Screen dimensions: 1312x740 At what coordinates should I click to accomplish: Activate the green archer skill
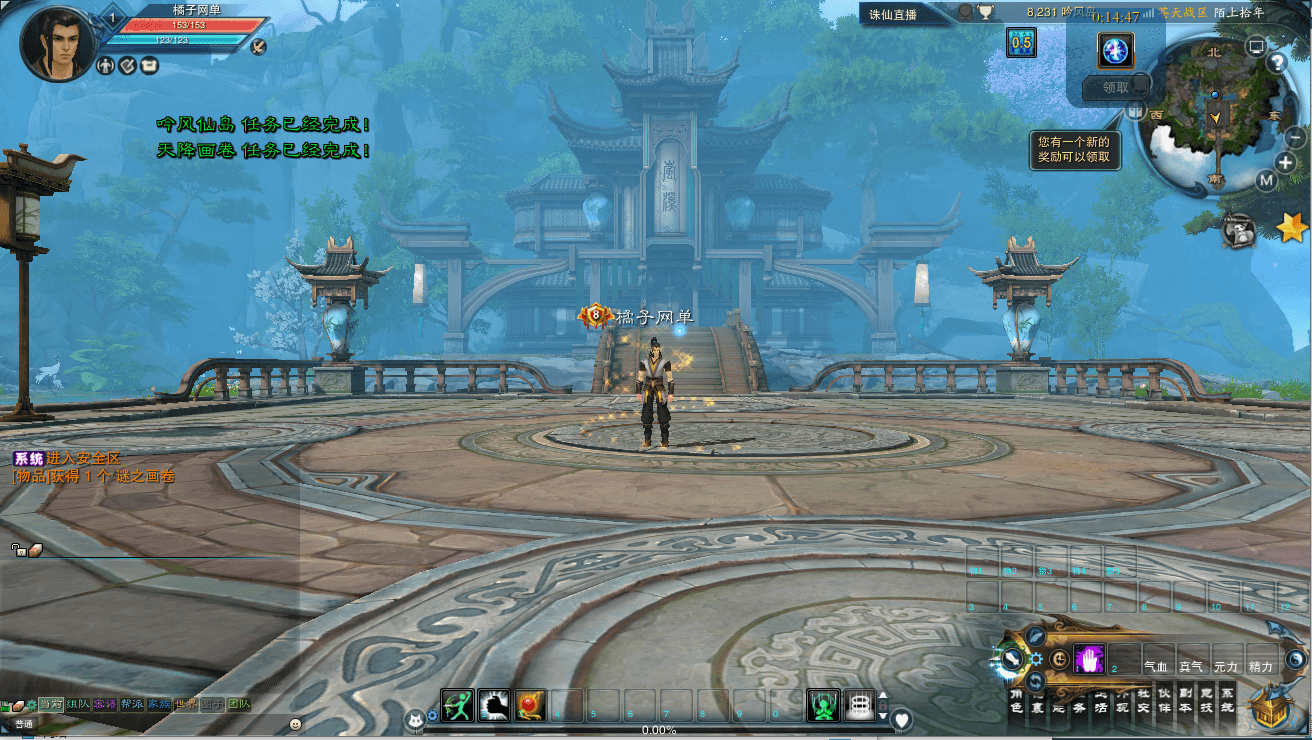click(x=457, y=705)
